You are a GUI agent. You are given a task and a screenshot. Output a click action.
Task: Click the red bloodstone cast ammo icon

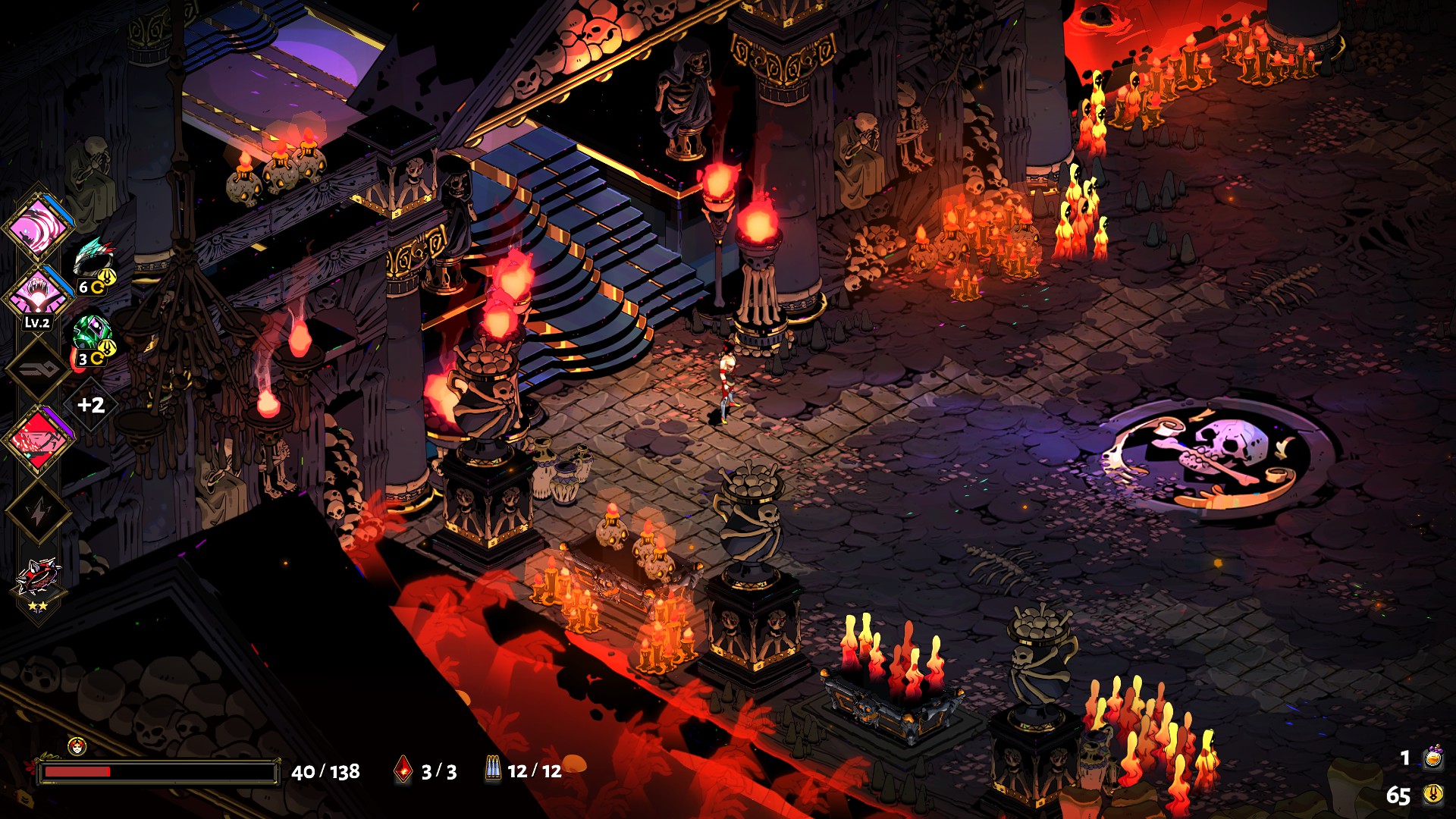point(403,770)
